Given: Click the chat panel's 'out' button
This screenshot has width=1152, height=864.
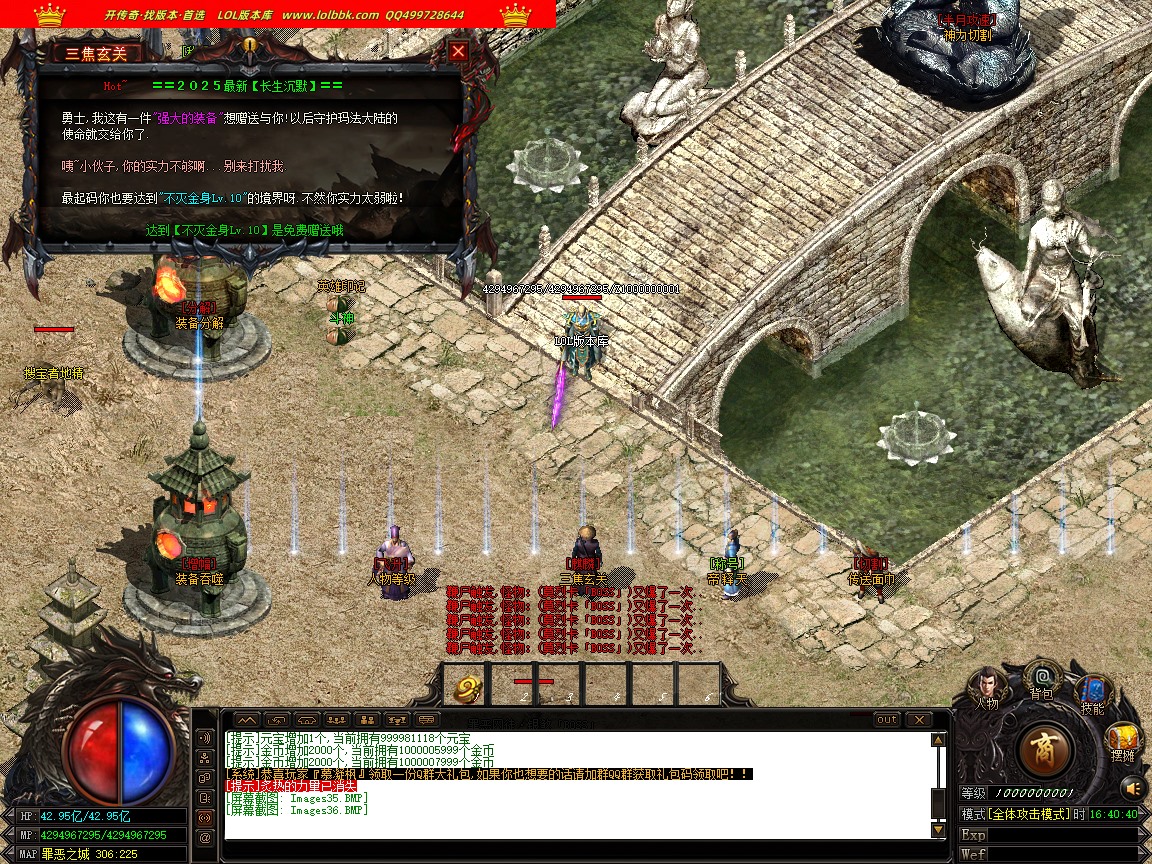Looking at the screenshot, I should coord(887,720).
